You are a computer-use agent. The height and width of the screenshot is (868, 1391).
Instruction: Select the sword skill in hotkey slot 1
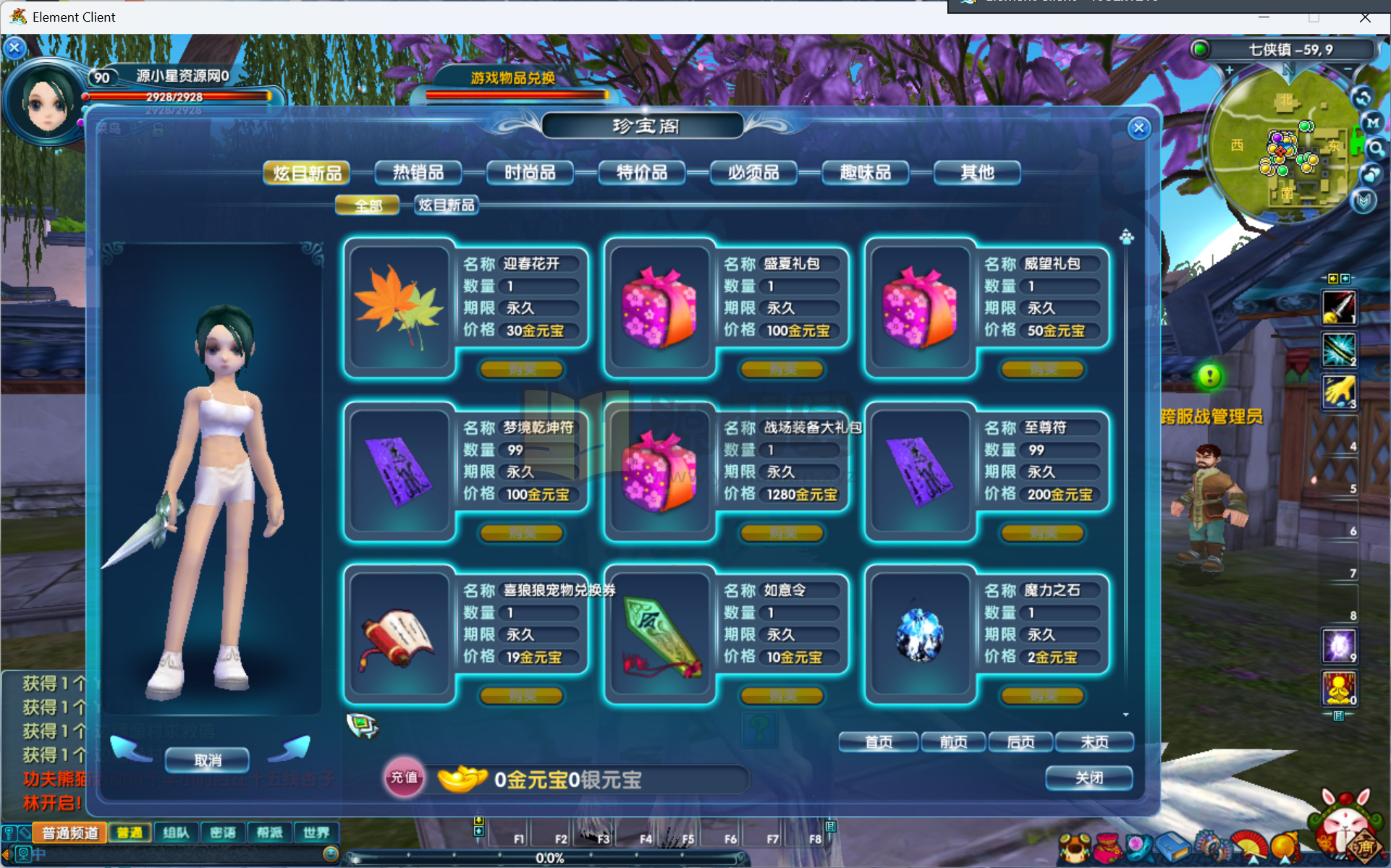(x=1338, y=307)
